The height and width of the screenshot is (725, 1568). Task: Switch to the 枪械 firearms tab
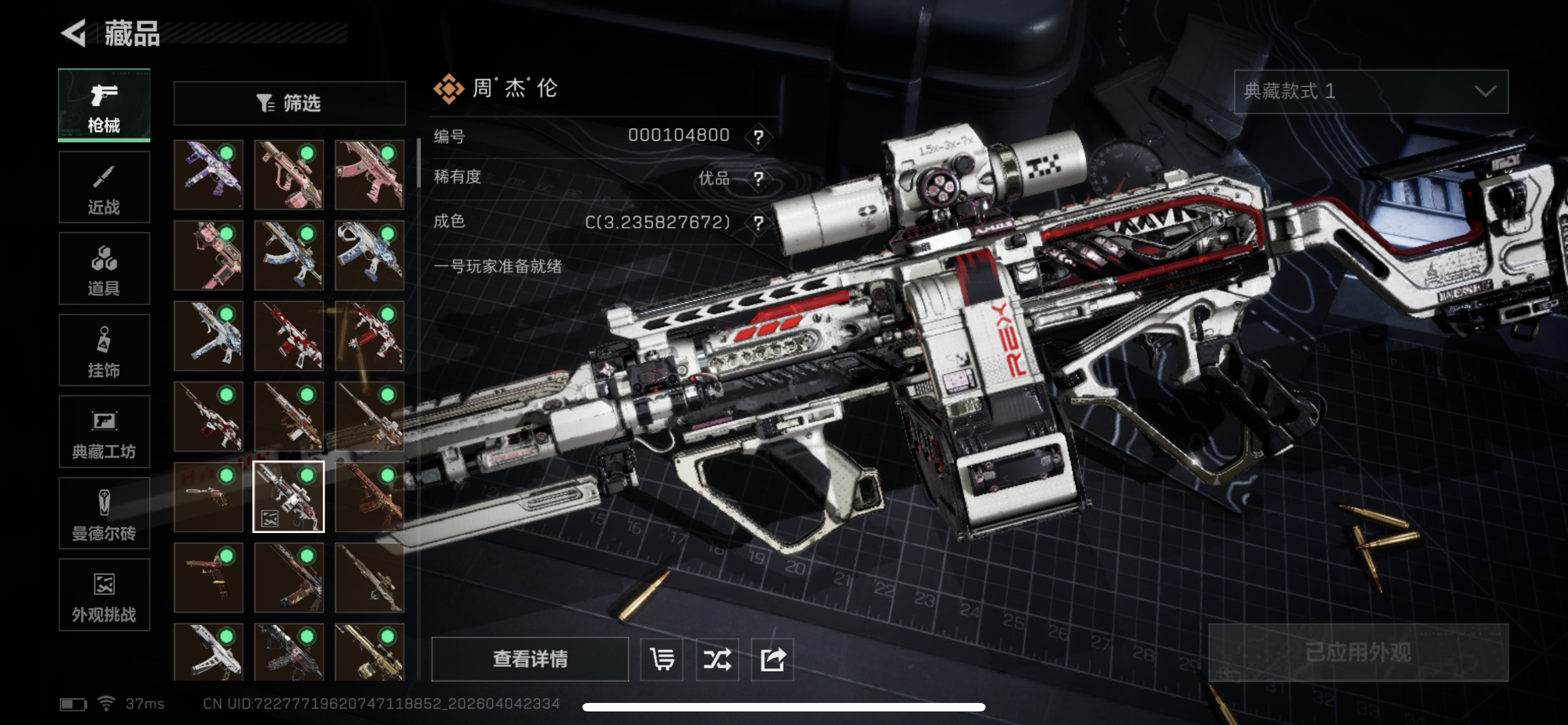click(104, 106)
